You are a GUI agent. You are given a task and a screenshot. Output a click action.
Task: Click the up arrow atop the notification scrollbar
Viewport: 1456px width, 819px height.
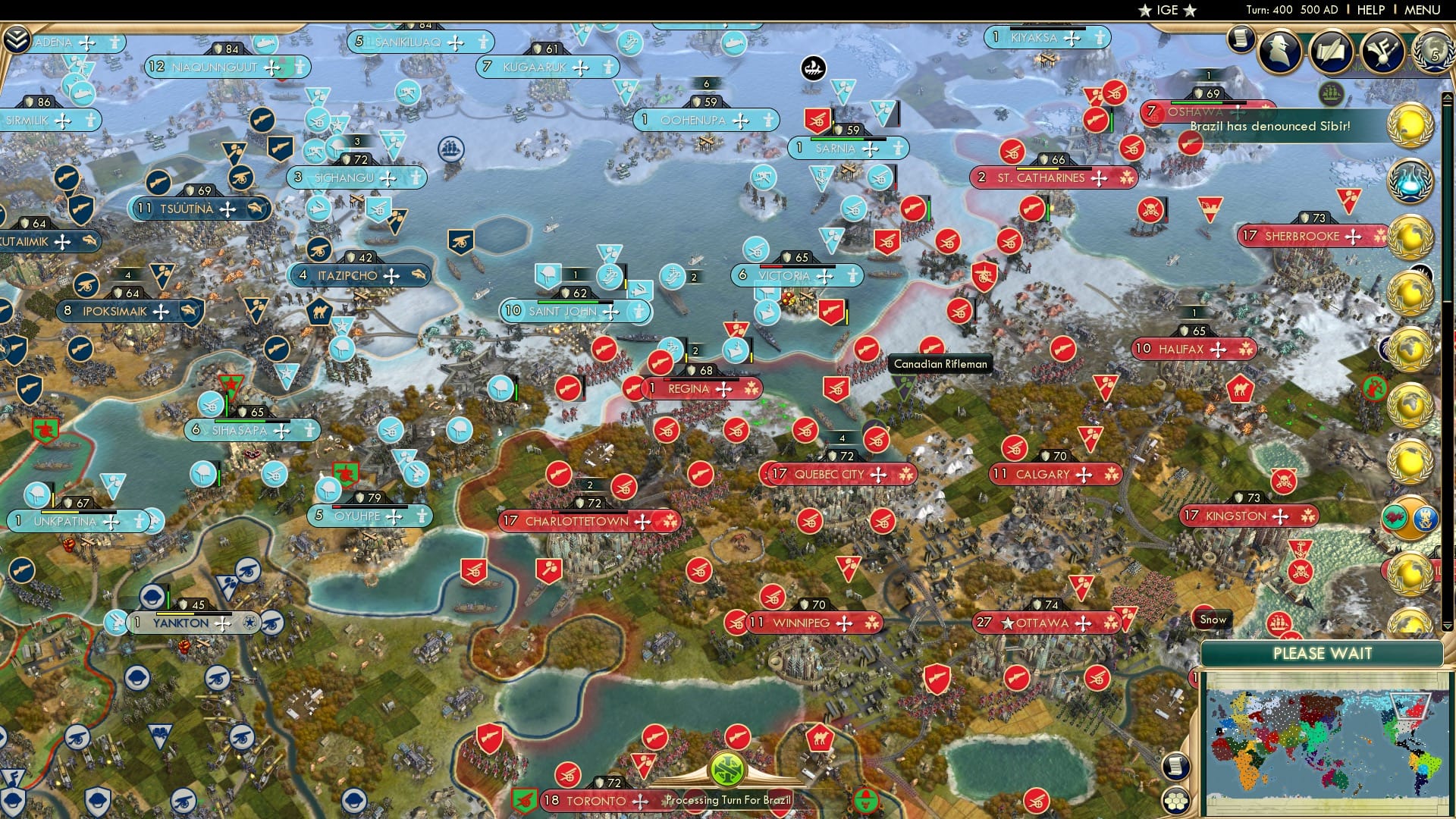point(1447,97)
